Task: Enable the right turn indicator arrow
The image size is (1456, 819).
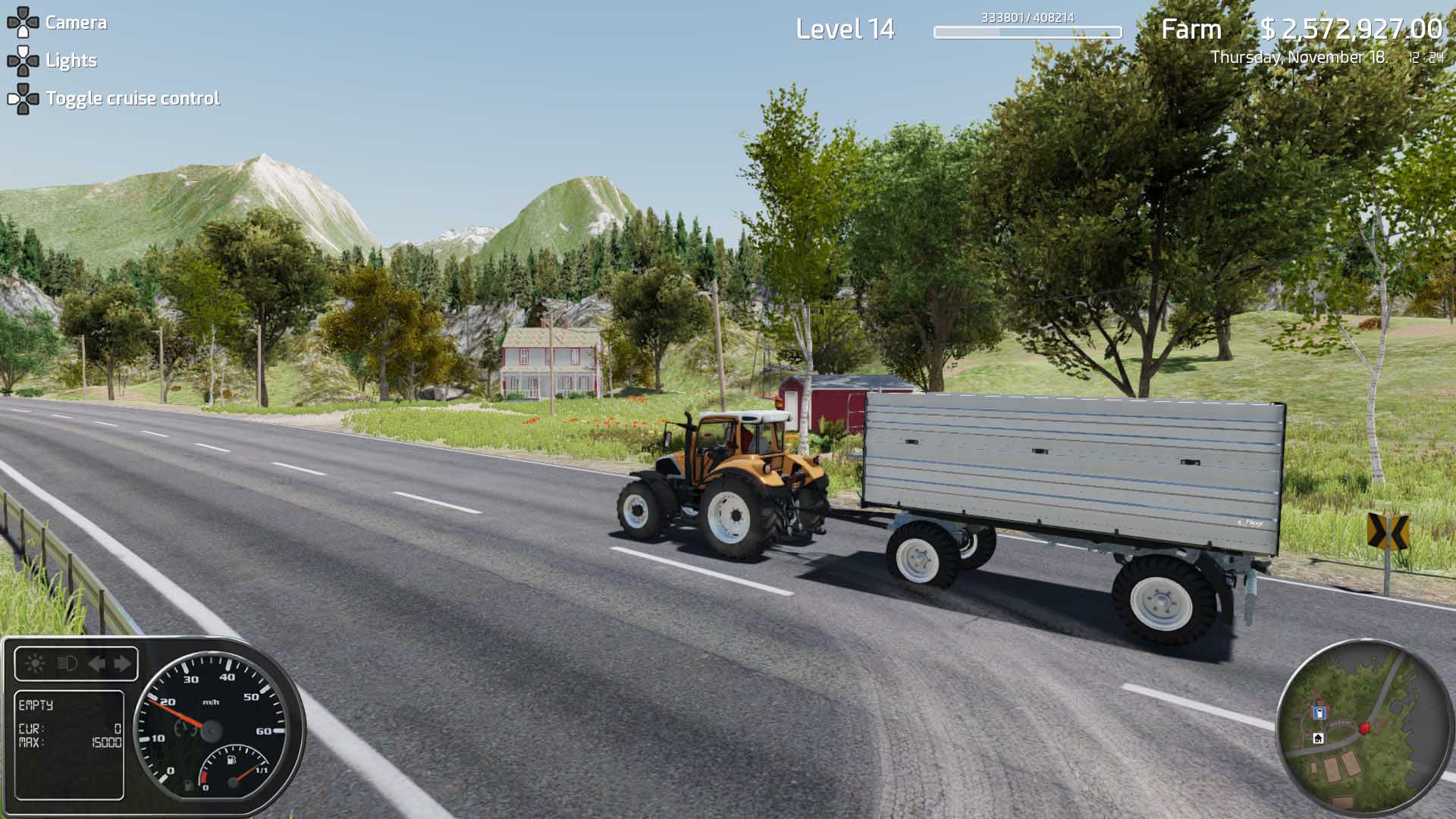Action: (x=121, y=664)
